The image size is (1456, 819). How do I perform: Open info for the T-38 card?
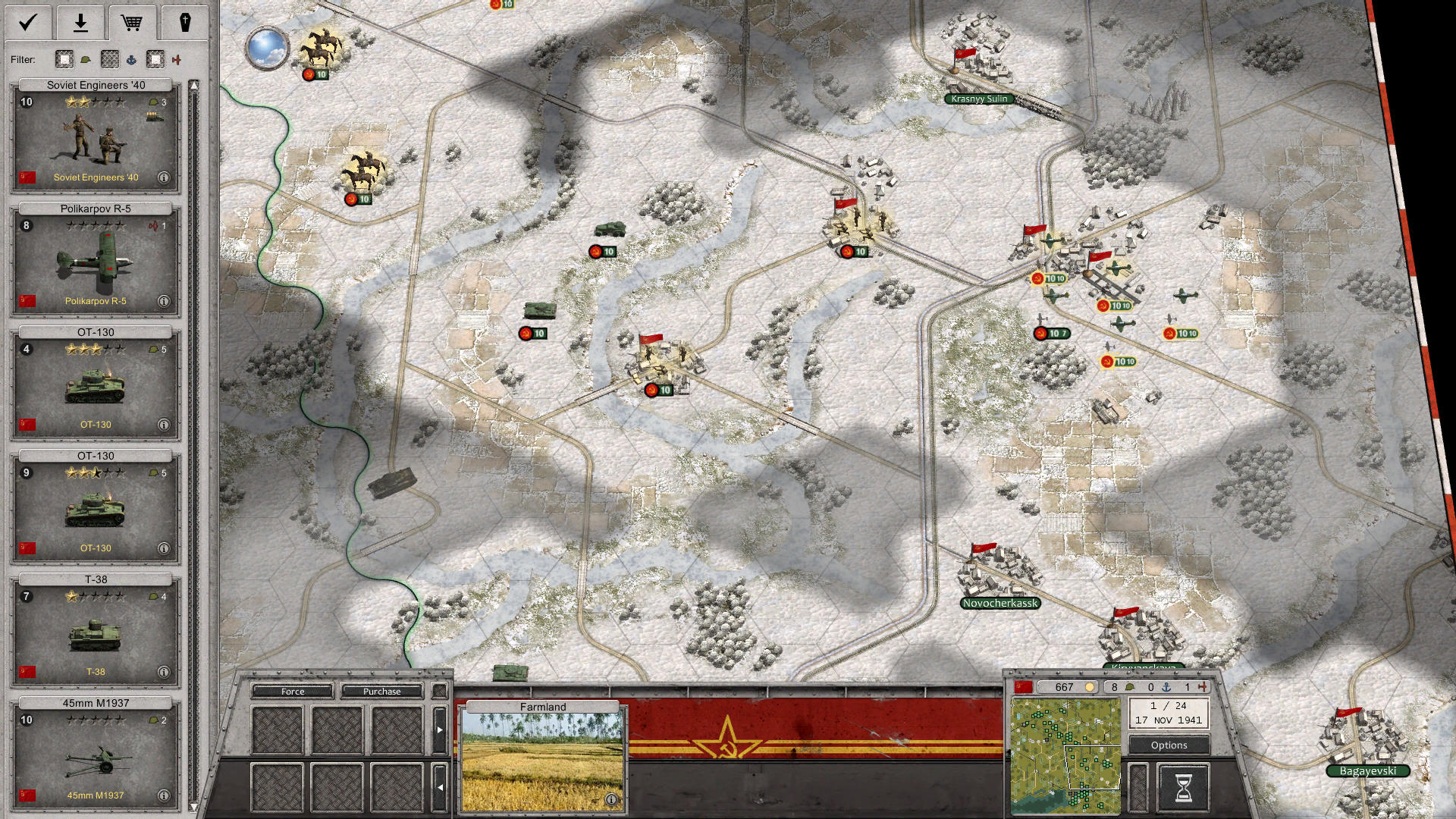[163, 672]
